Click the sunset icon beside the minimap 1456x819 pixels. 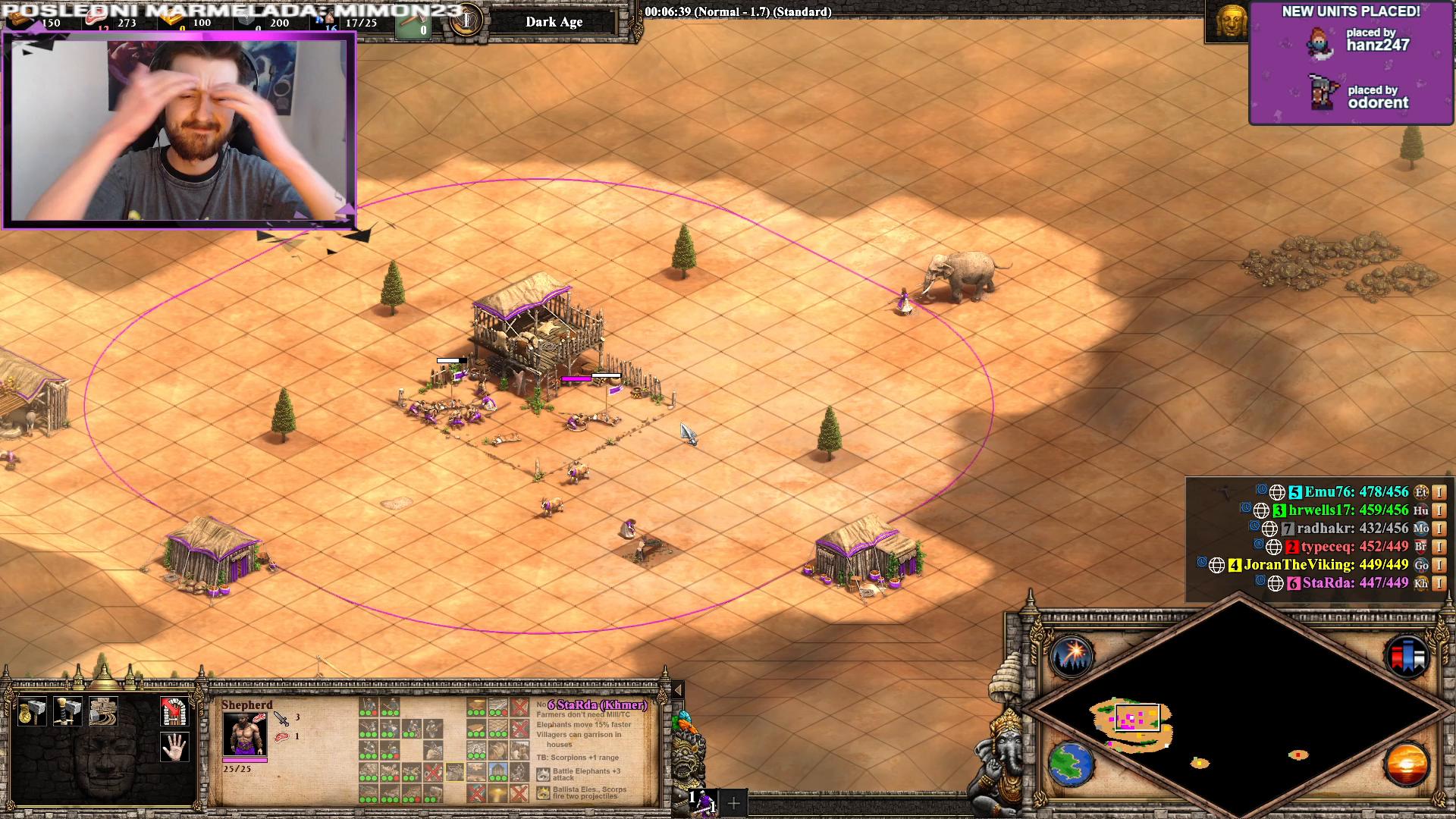click(1406, 764)
